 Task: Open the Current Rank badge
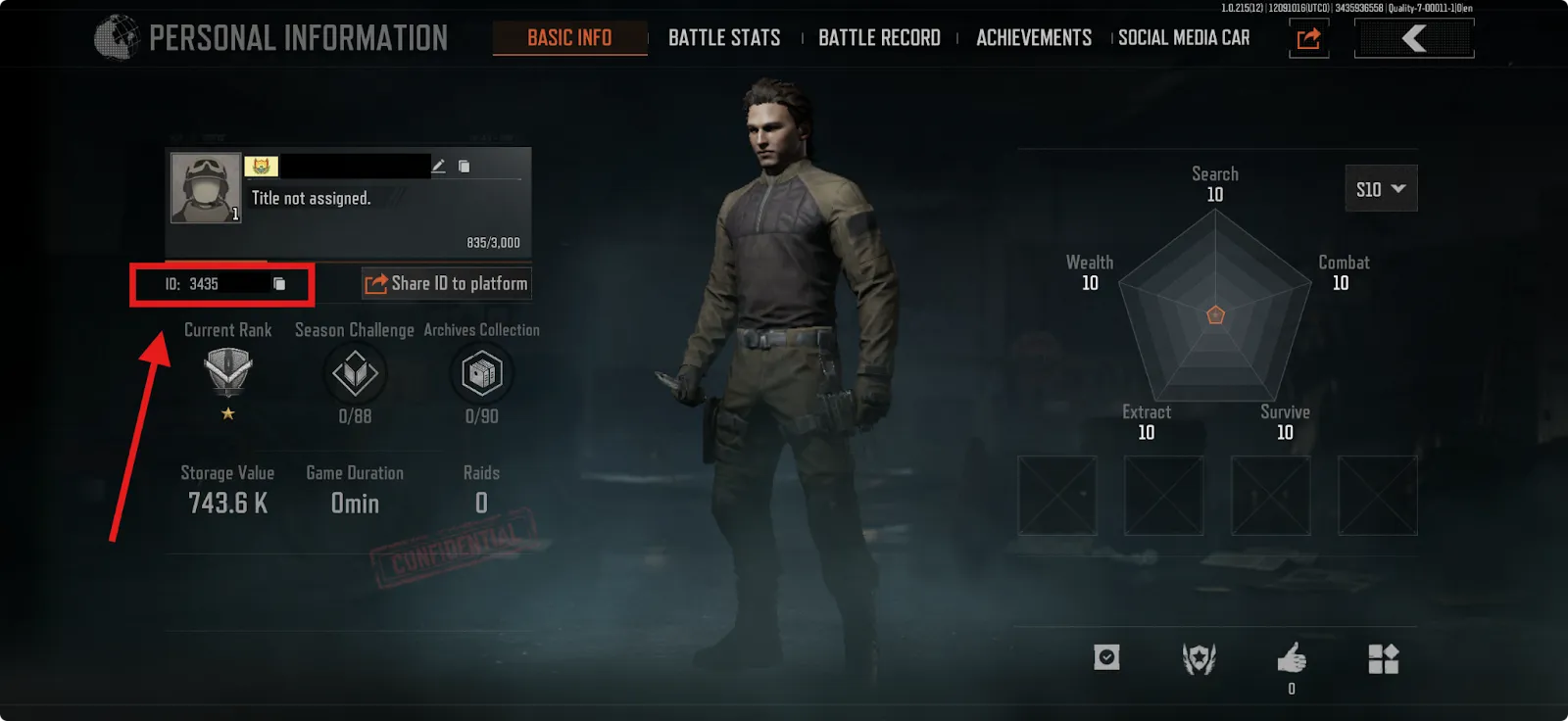(228, 372)
